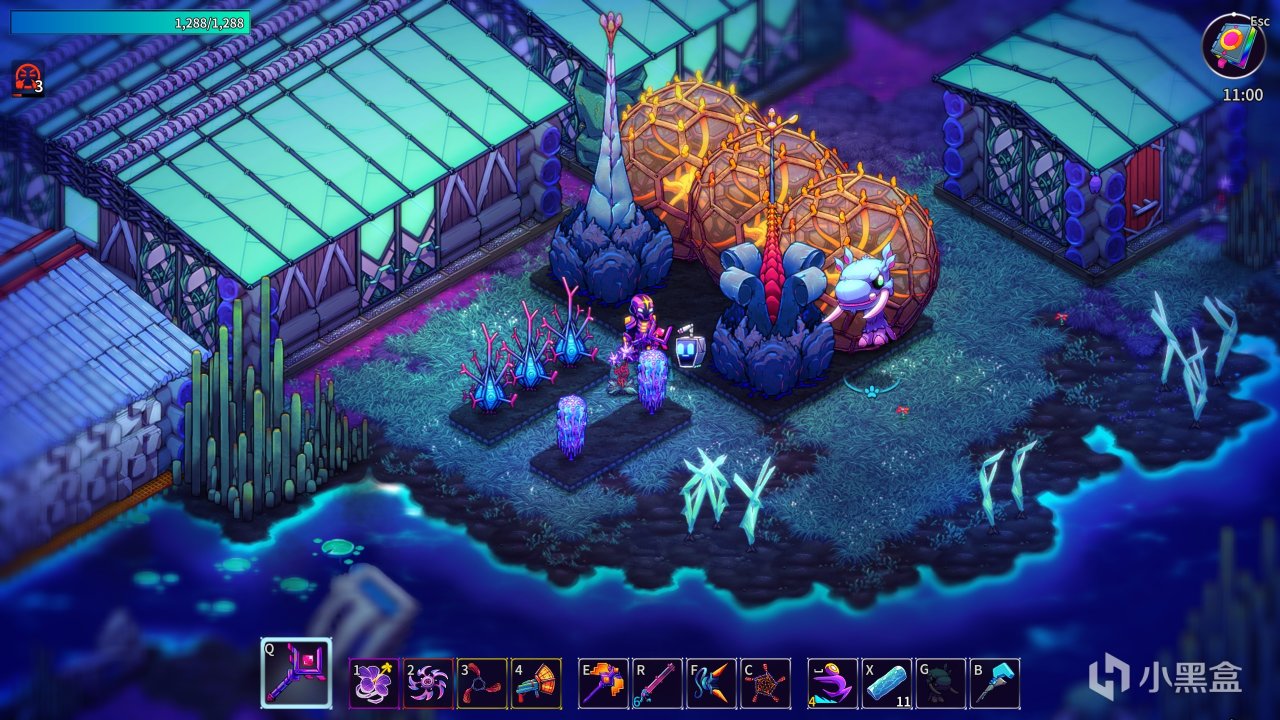Equip the blue hammer in slot B
The image size is (1280, 720).
tap(995, 683)
